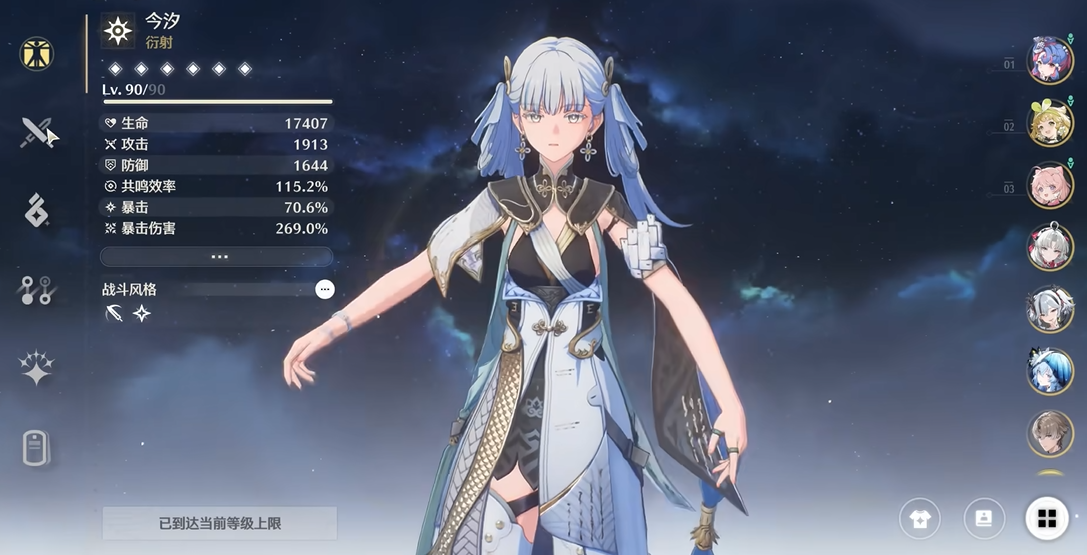Switch to the brown-haired male character portrait
This screenshot has height=555, width=1087.
pos(1050,433)
